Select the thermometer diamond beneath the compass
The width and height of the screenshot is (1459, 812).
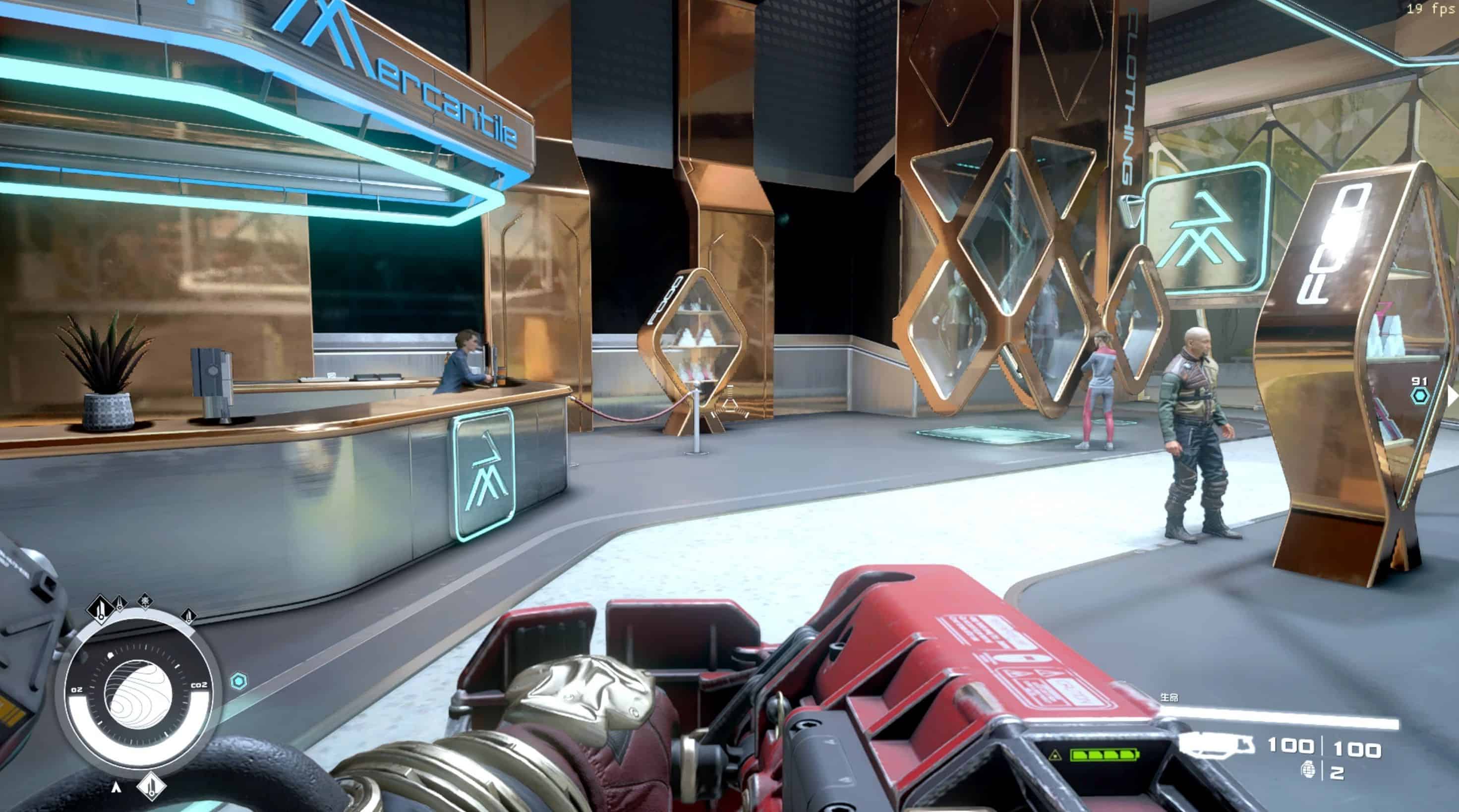point(151,786)
